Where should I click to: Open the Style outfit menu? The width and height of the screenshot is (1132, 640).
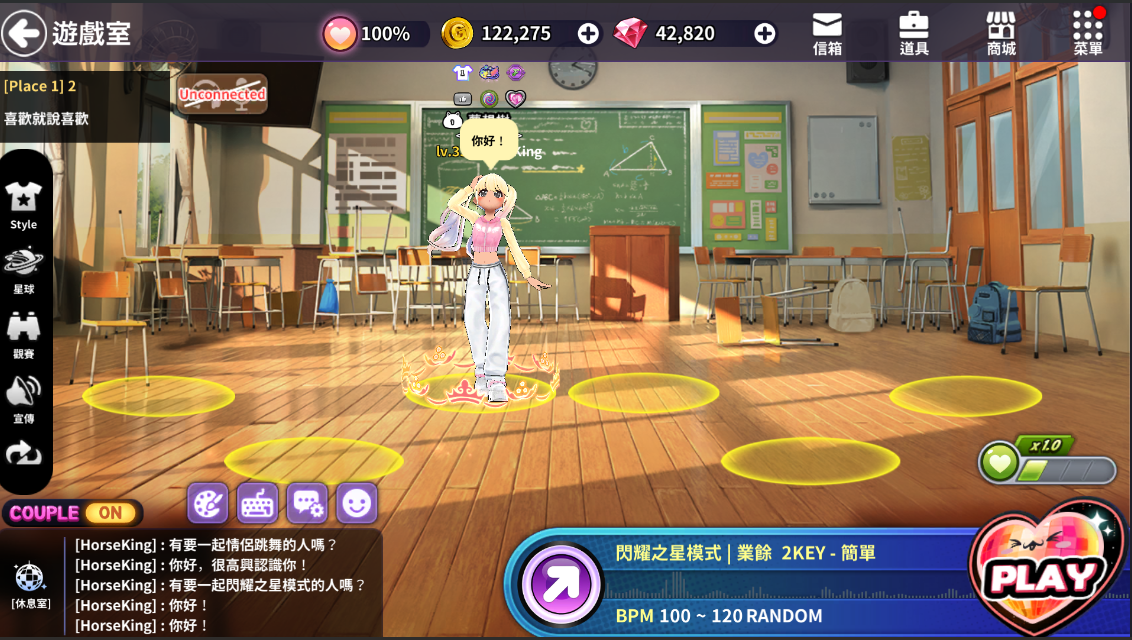point(24,206)
